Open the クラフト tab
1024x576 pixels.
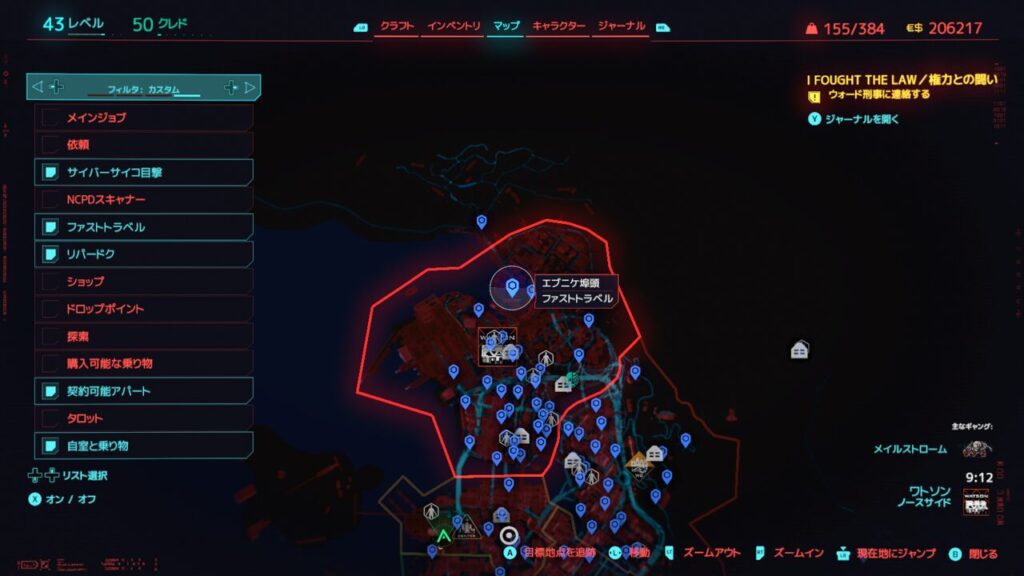(396, 26)
